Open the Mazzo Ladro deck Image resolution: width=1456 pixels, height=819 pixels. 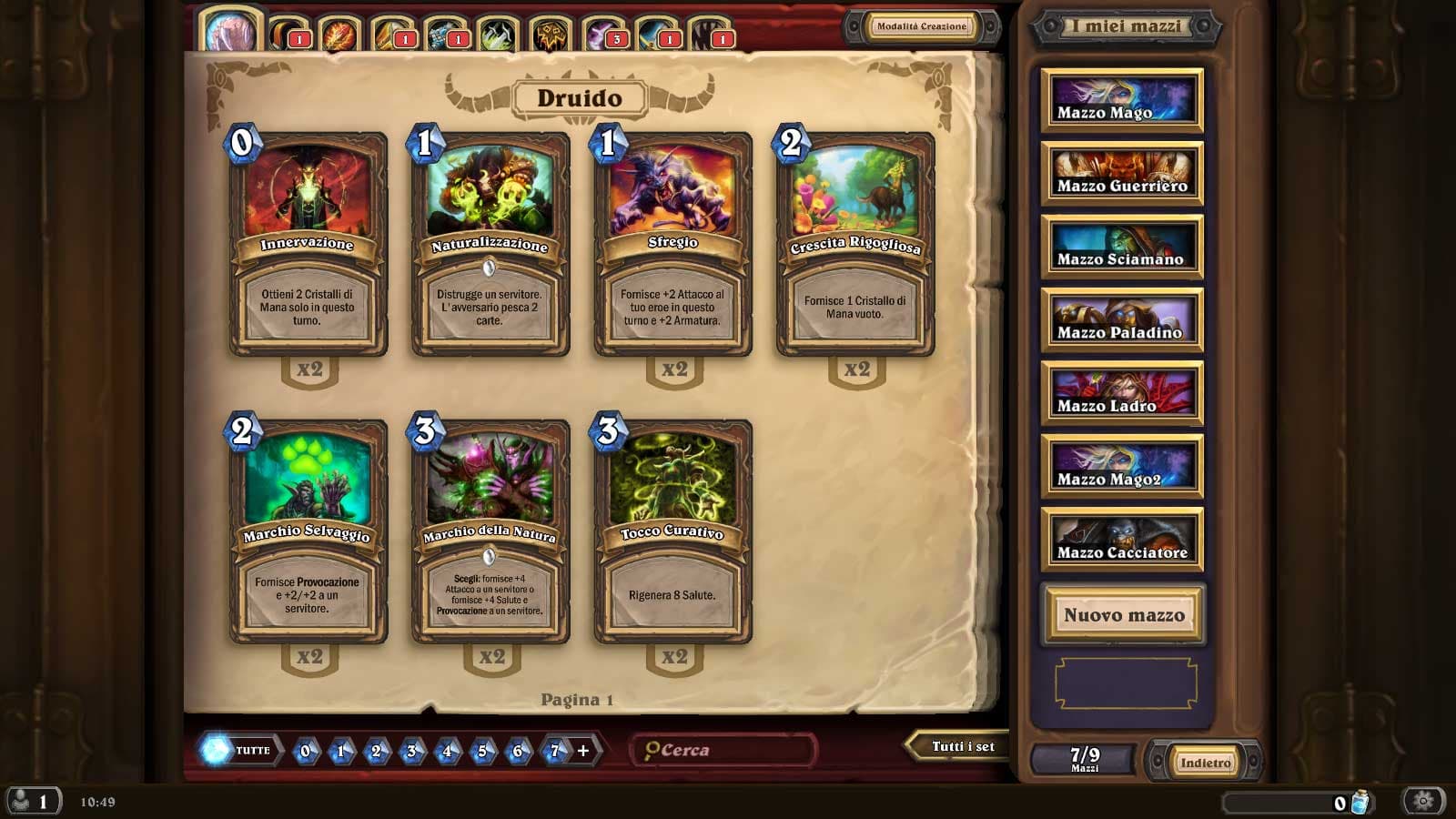point(1122,393)
